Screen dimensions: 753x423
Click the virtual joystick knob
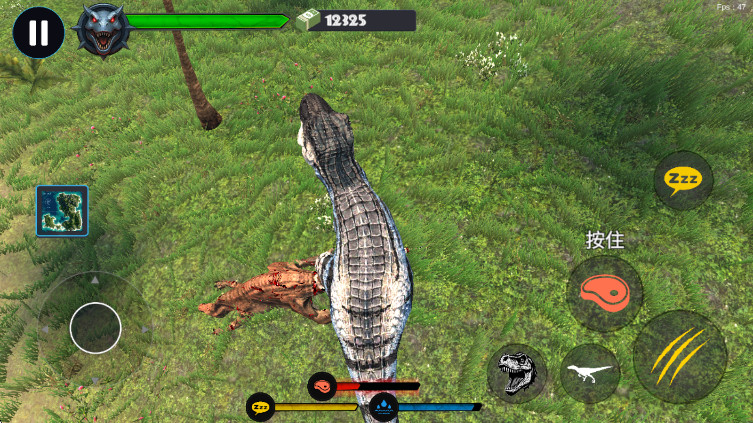[96, 327]
